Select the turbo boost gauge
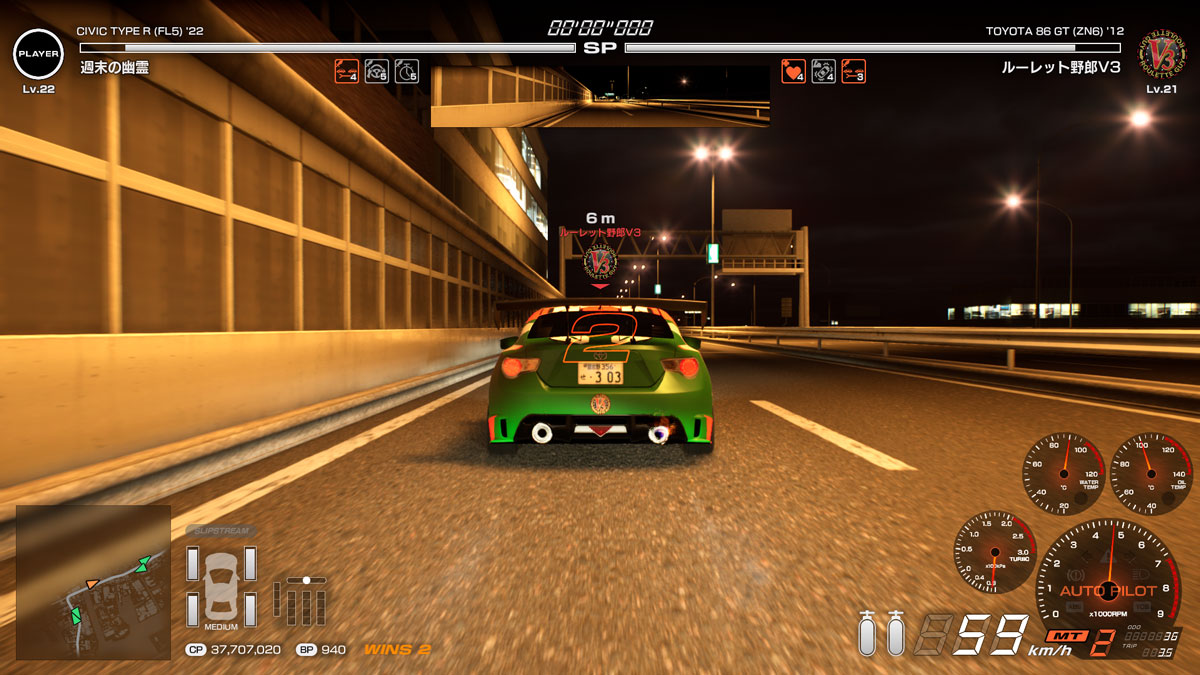 [x=994, y=551]
